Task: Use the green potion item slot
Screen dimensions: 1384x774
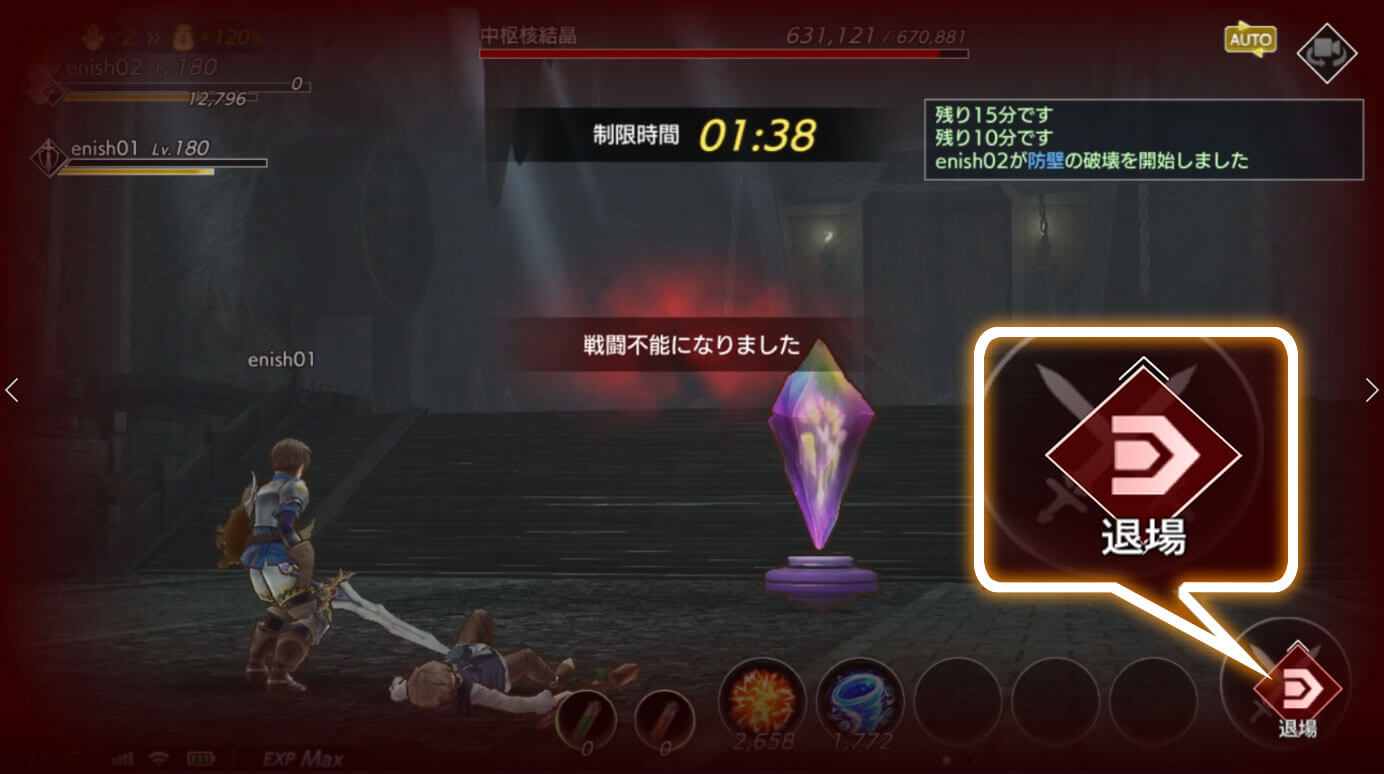Action: click(585, 717)
